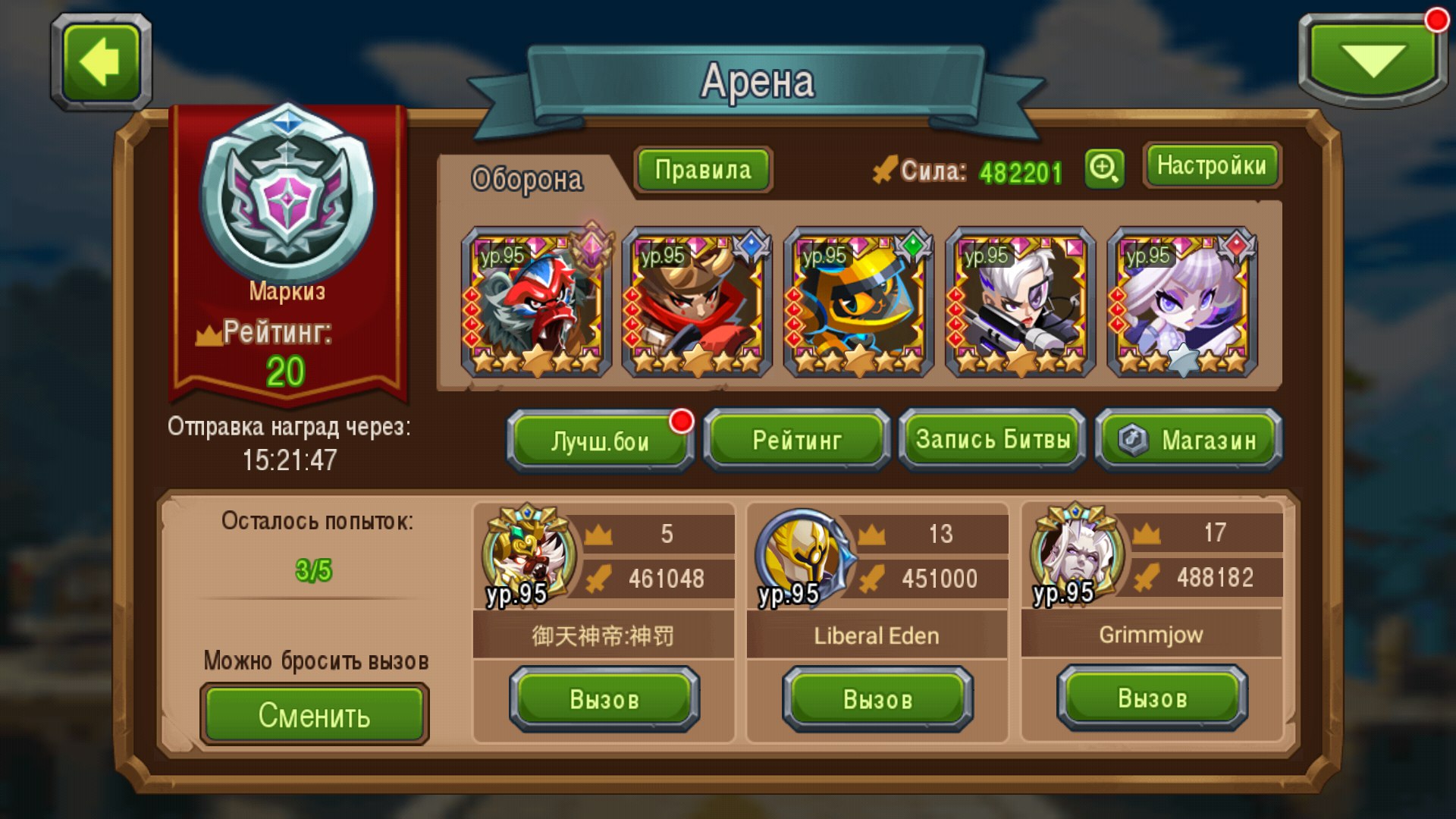The image size is (1456, 819).
Task: Click the magnifier icon next to Сила
Action: [x=1104, y=168]
